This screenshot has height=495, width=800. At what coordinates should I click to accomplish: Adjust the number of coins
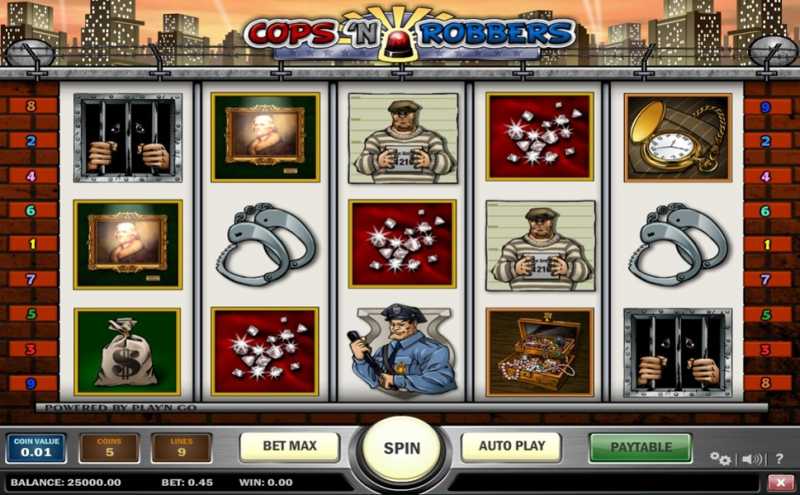[109, 448]
